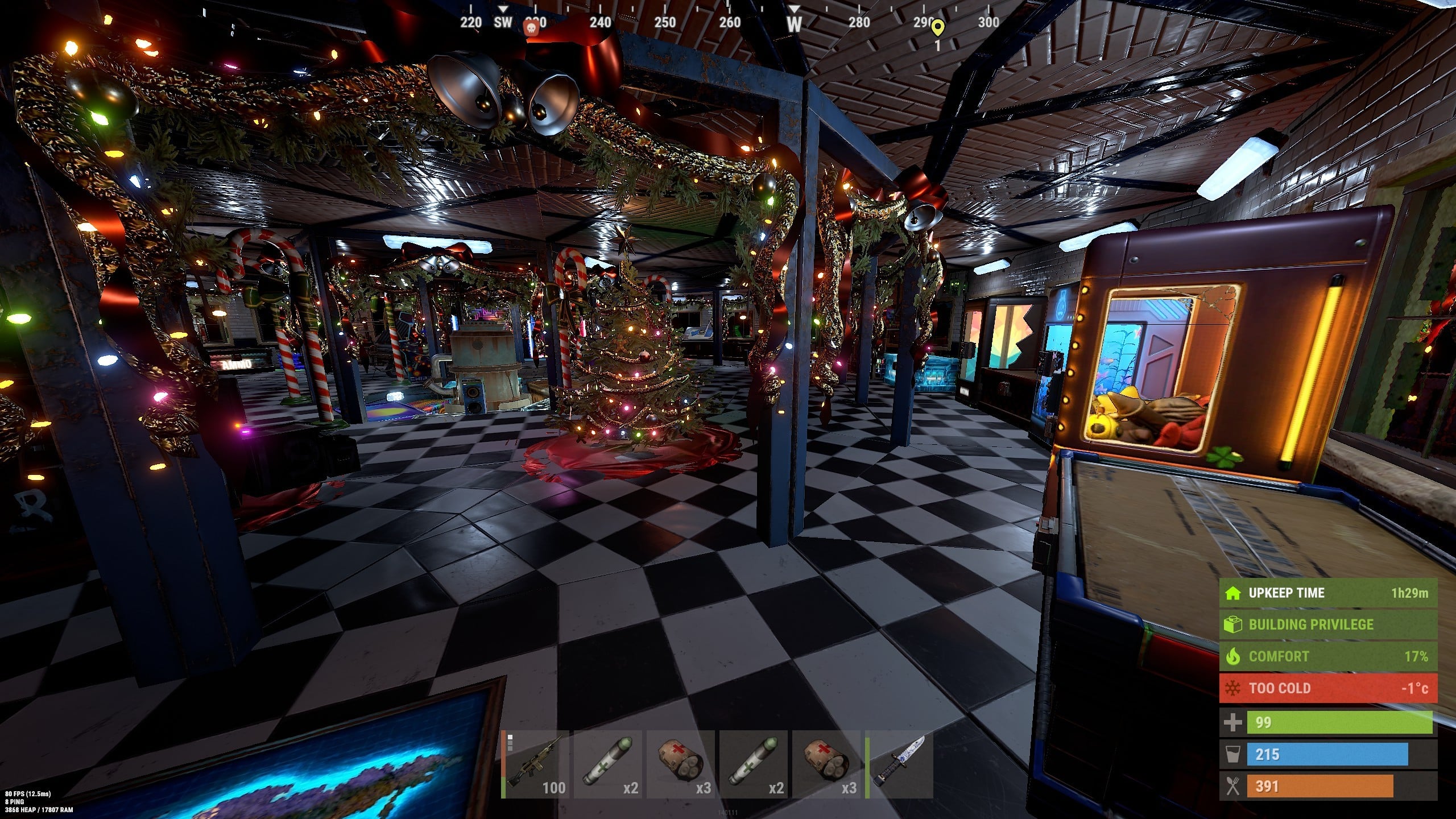Select the yellow map pin numbered 1
1456x819 pixels.
[938, 27]
